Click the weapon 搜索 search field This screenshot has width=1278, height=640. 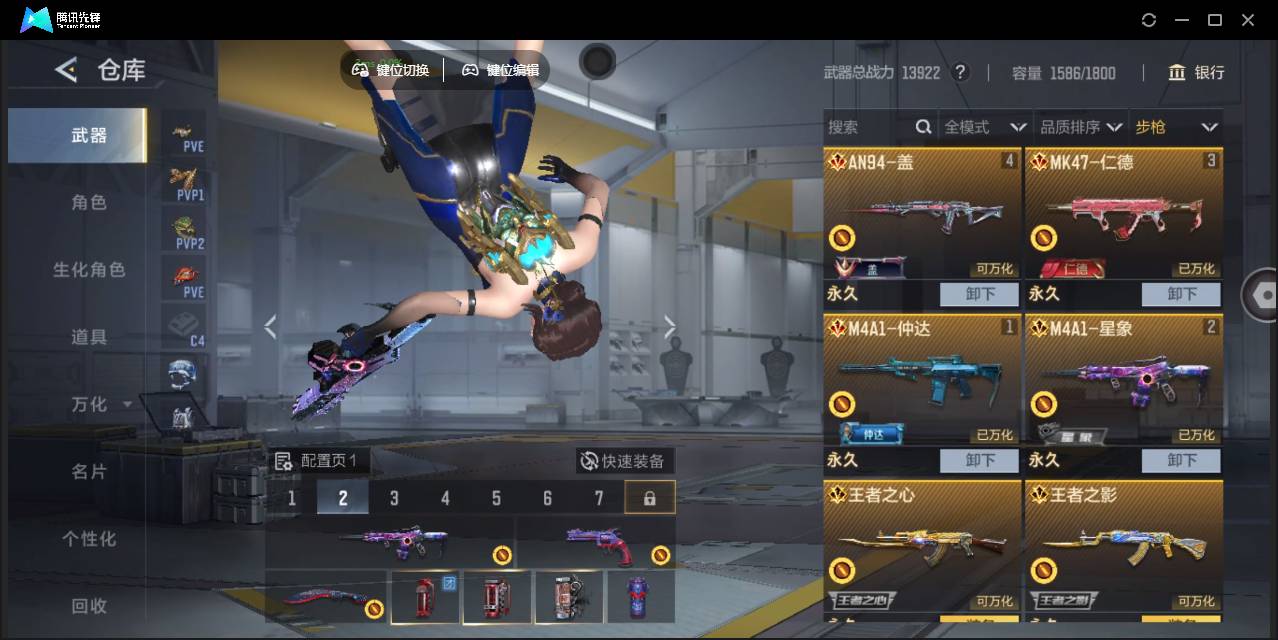868,127
